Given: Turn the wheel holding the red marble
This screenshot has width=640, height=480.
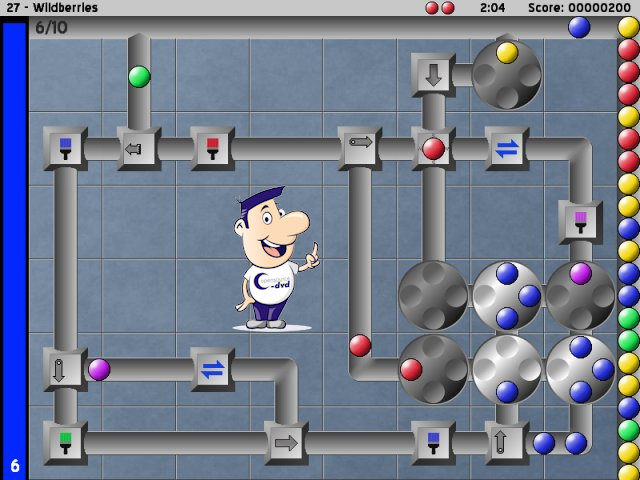Looking at the screenshot, I should pyautogui.click(x=433, y=369).
